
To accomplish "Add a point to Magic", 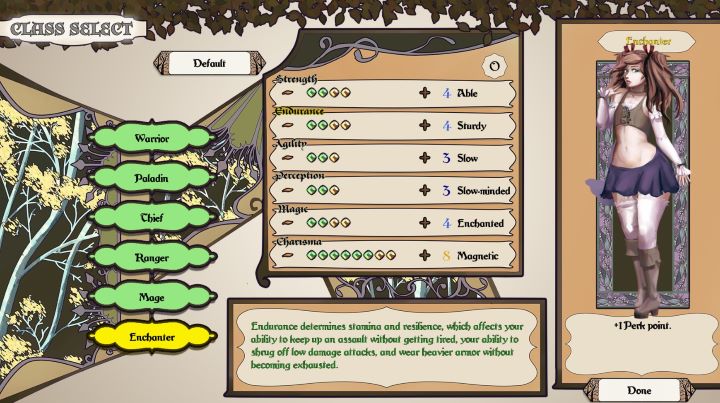I will [424, 223].
